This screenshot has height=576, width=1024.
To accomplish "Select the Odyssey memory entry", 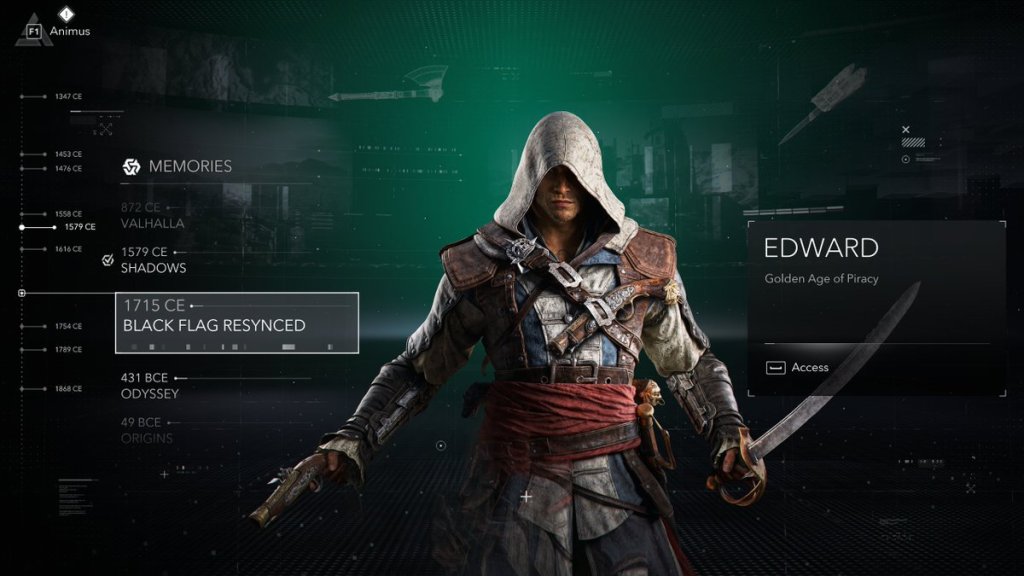I will pos(149,386).
